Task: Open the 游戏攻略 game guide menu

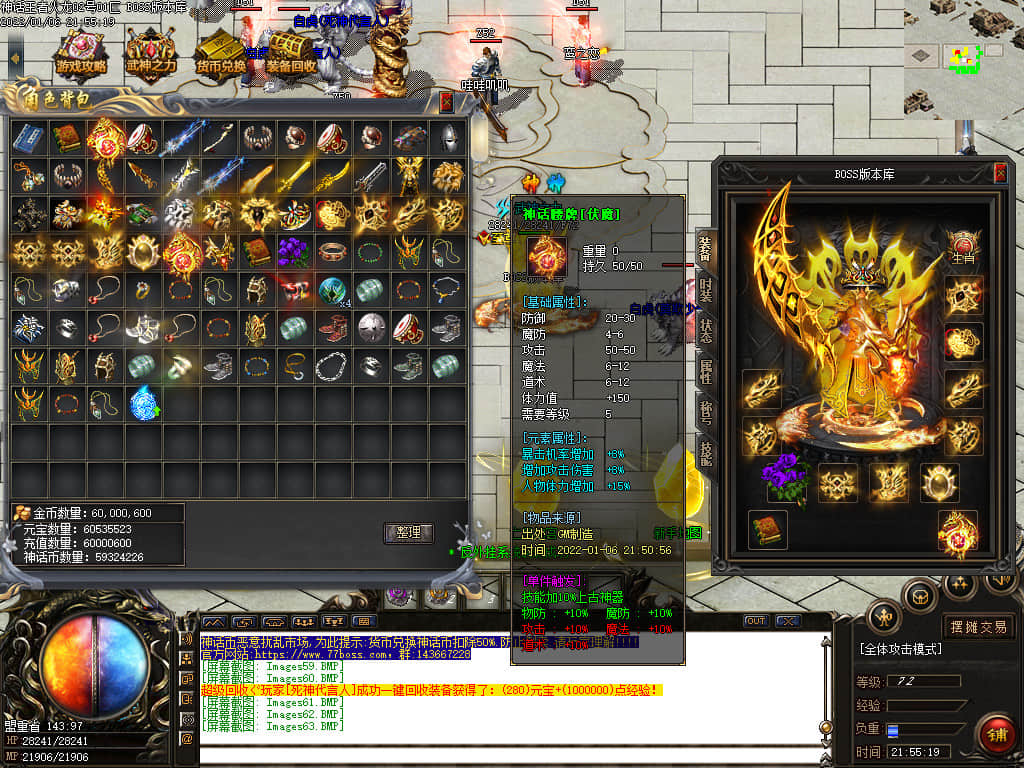Action: coord(82,55)
